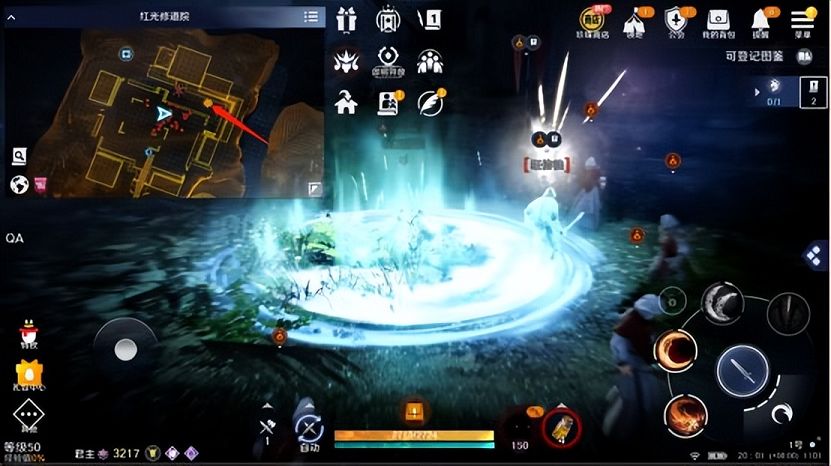Open the gift box rewards icon
This screenshot has height=466, width=831.
pyautogui.click(x=346, y=20)
